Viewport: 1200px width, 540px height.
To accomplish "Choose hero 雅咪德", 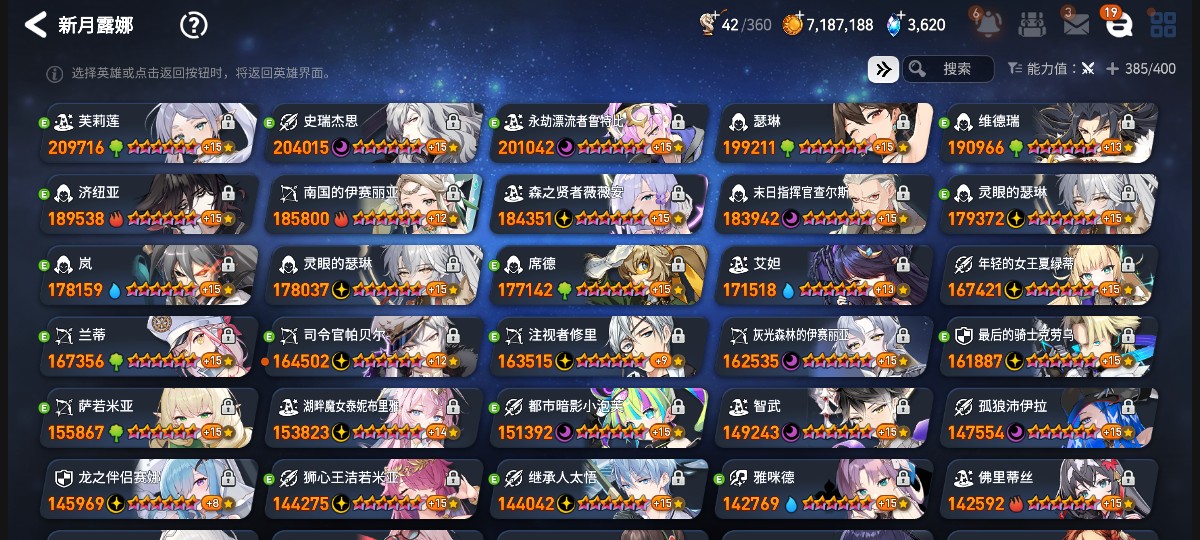I will 824,490.
